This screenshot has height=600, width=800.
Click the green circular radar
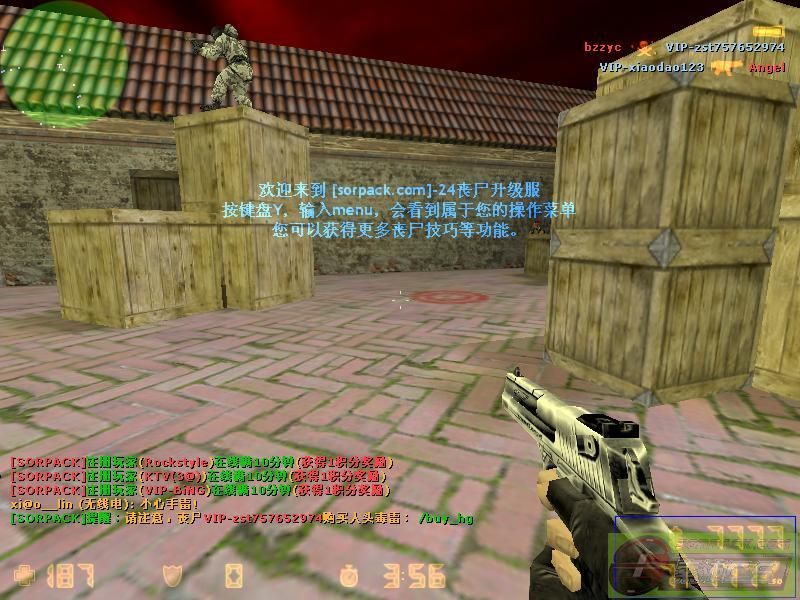point(64,57)
